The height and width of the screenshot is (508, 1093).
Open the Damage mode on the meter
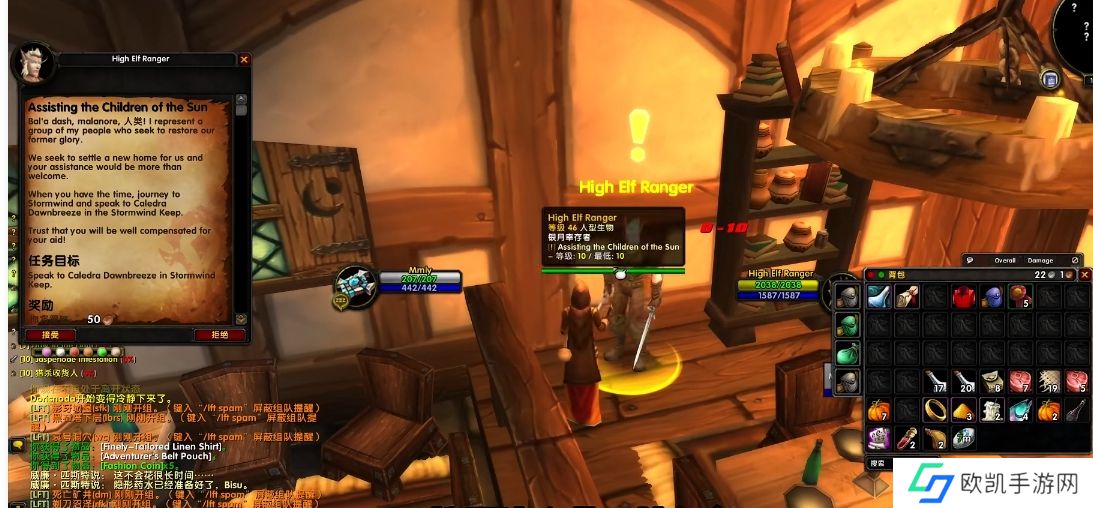[x=1040, y=260]
